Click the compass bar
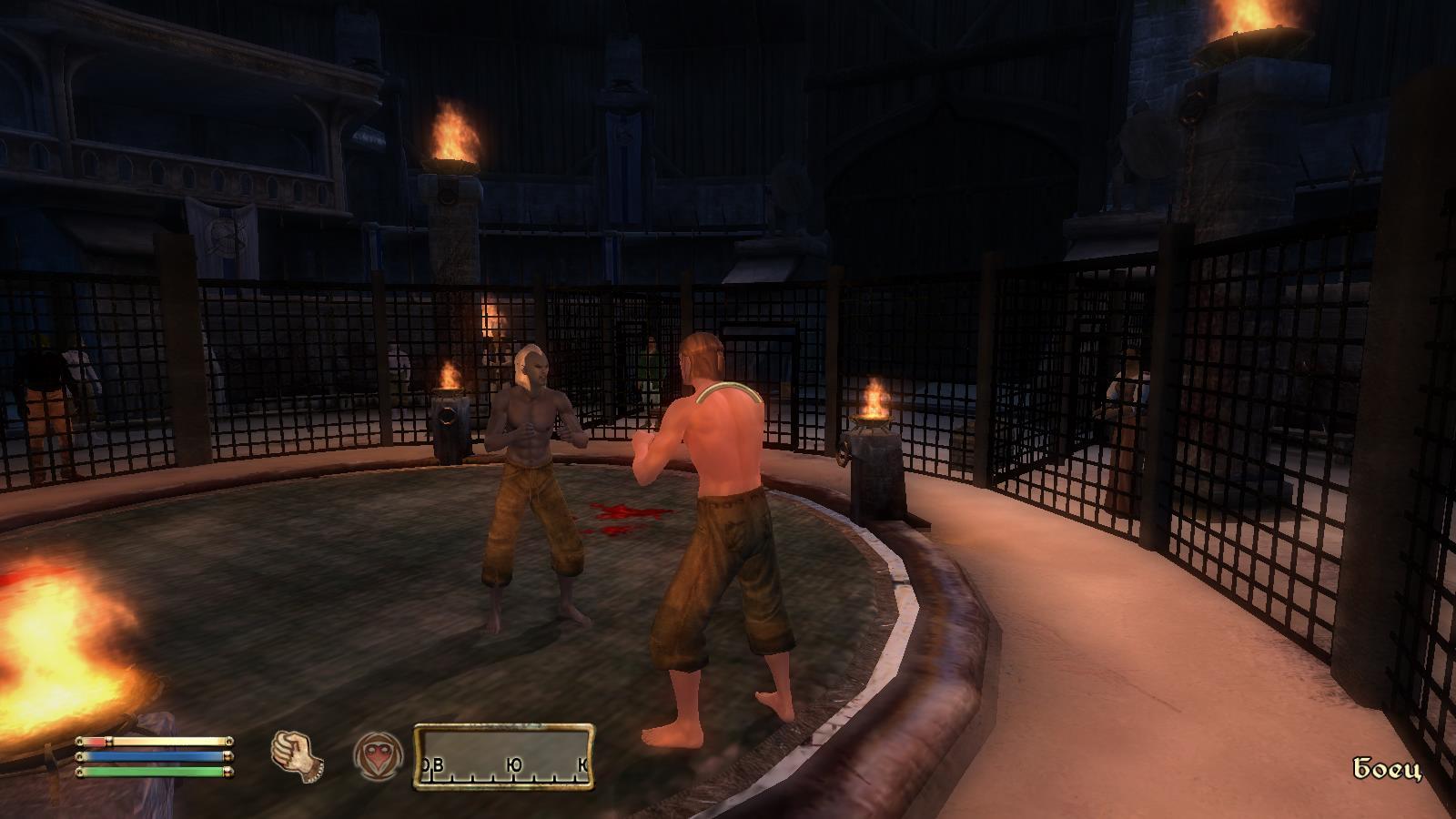 pyautogui.click(x=504, y=757)
